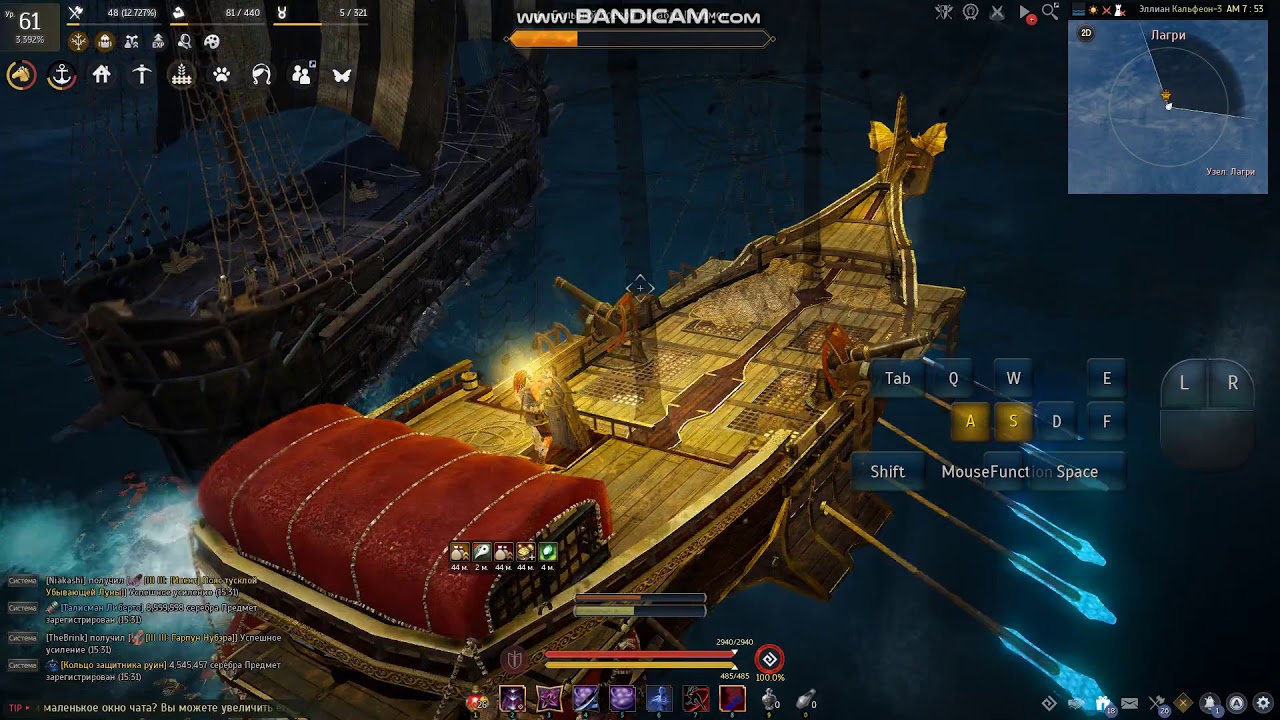Open the palette dye icon

(212, 42)
